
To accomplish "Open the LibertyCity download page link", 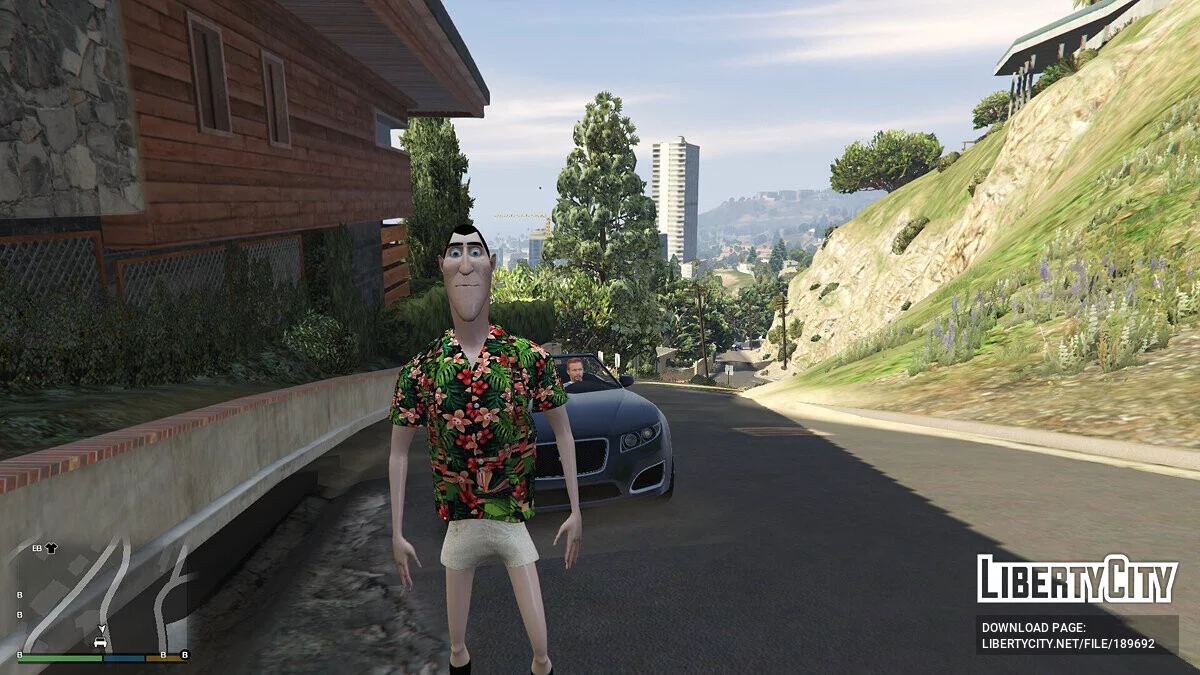I will [x=1068, y=636].
